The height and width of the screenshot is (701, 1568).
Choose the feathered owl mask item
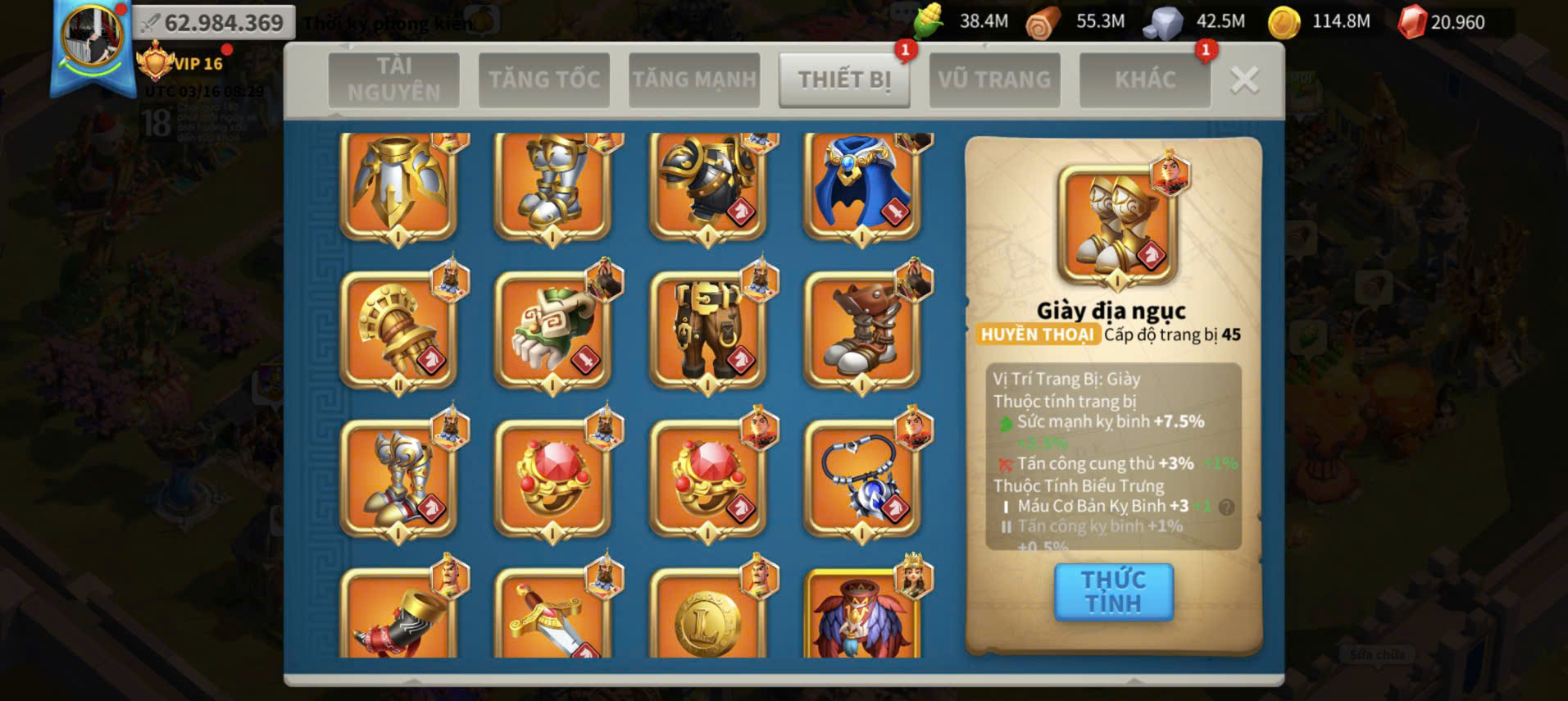861,619
